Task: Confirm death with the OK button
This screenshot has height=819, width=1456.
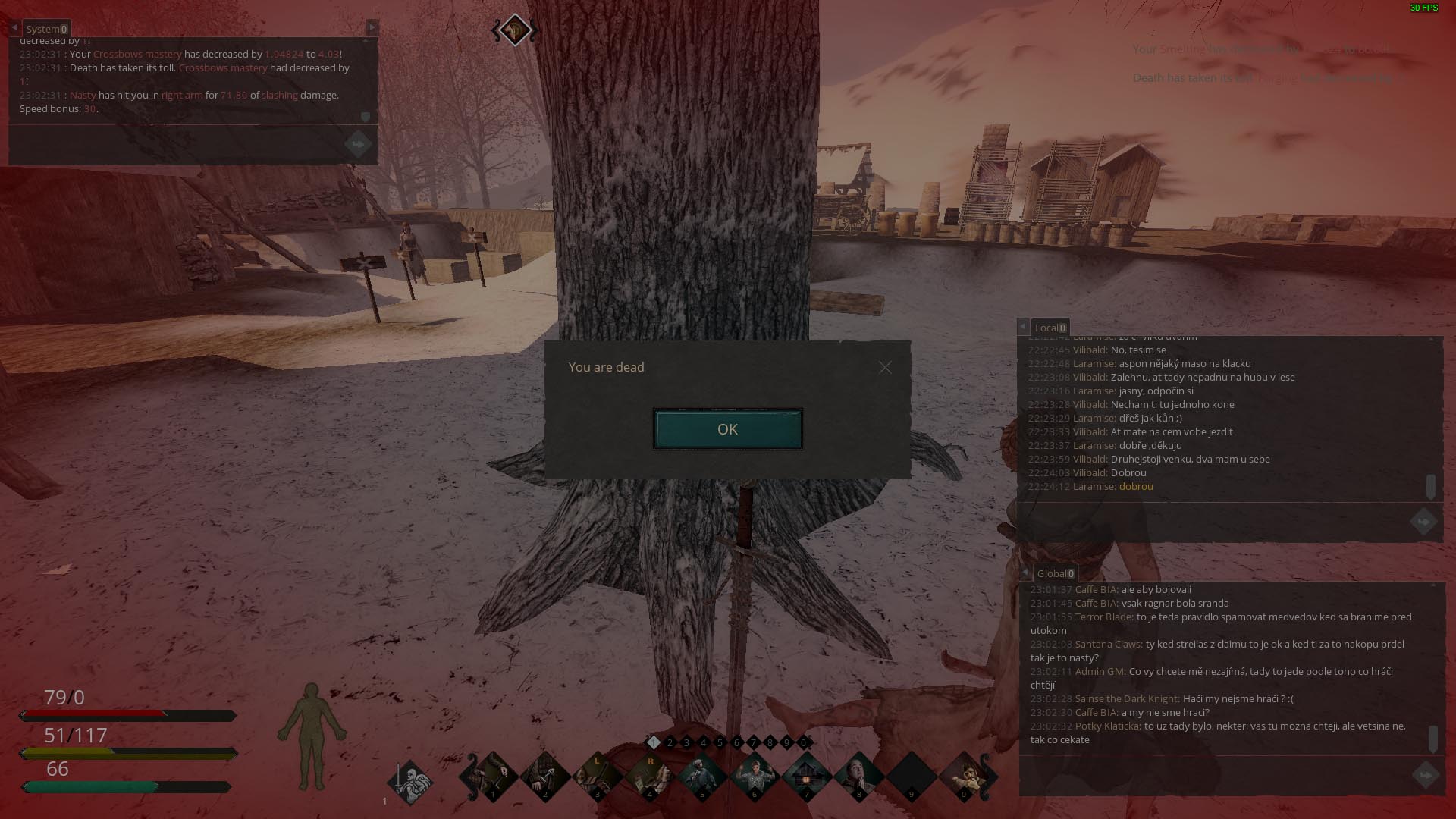Action: tap(727, 429)
